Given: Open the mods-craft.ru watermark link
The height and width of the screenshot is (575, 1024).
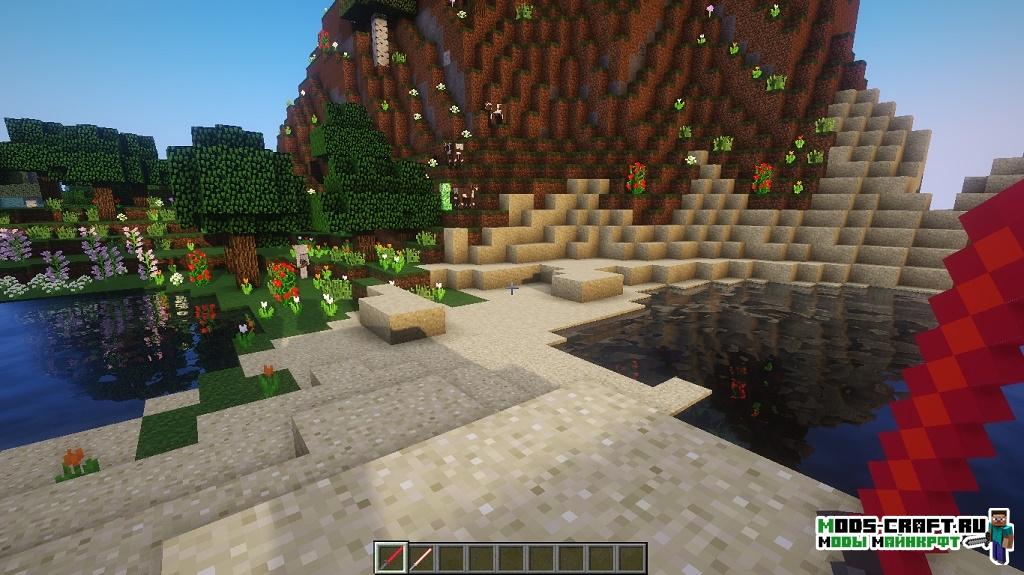Looking at the screenshot, I should [900, 532].
